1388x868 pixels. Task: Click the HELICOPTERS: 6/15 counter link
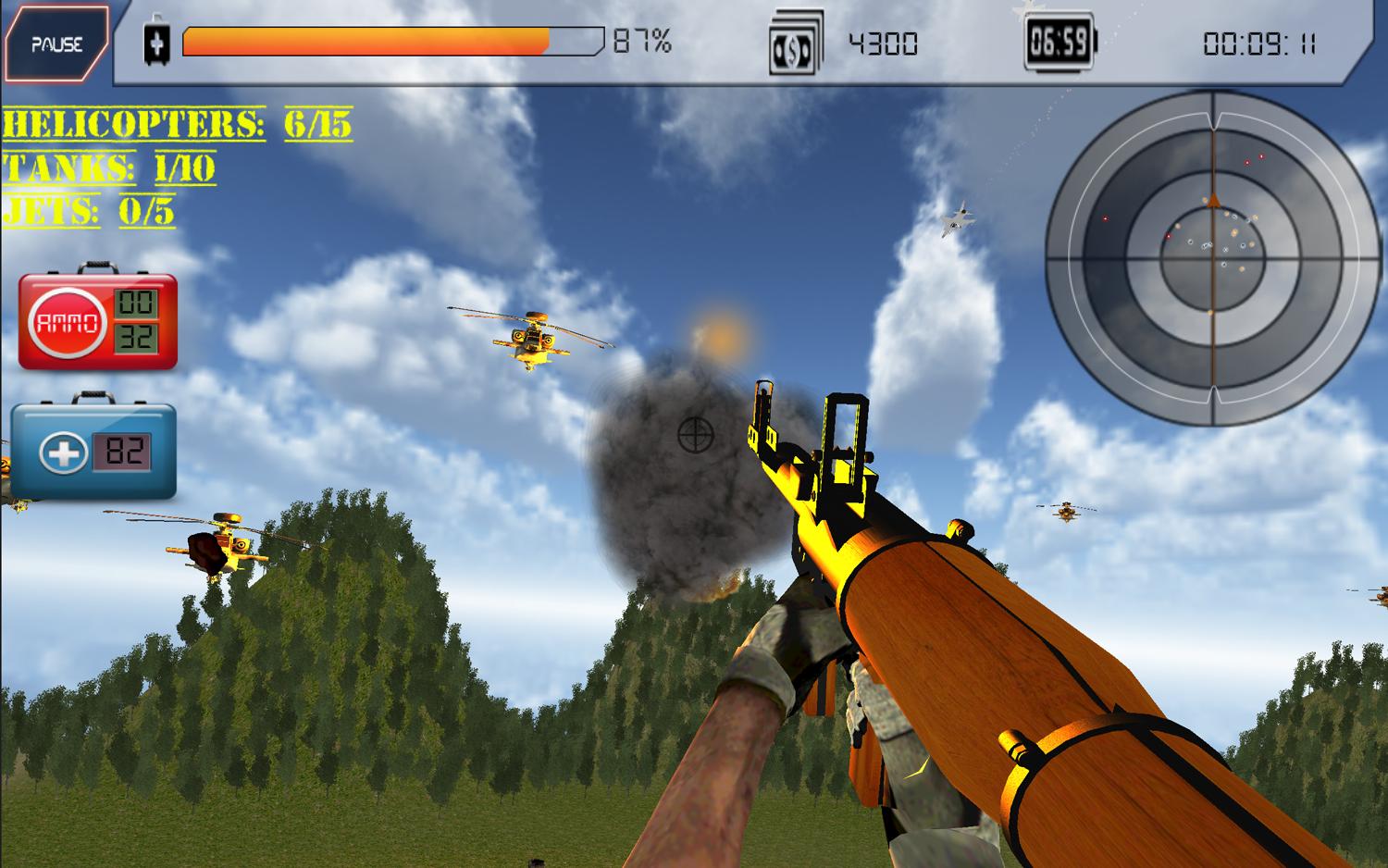point(176,123)
